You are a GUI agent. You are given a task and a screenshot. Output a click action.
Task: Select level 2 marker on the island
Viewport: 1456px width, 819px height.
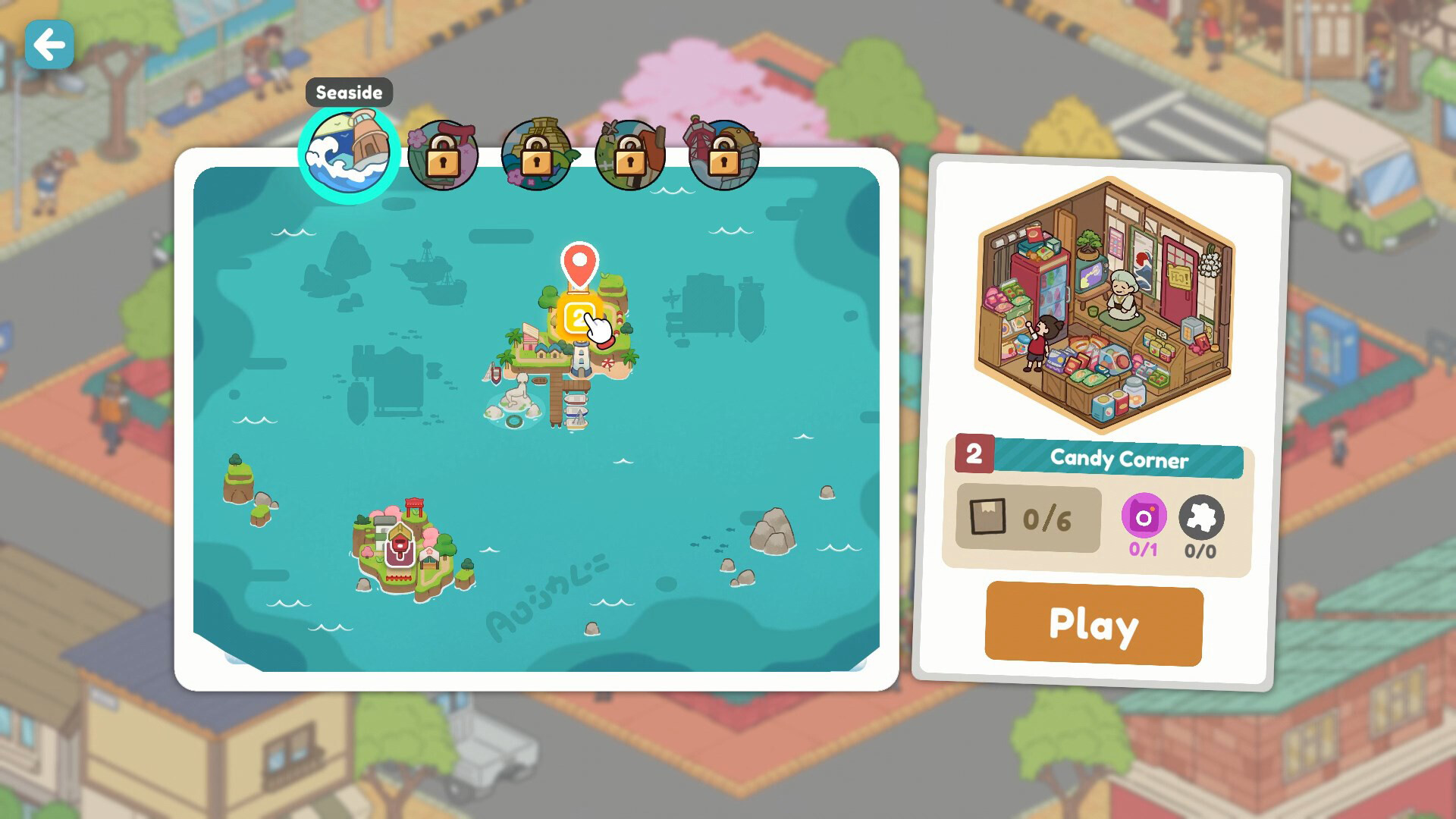click(x=579, y=313)
